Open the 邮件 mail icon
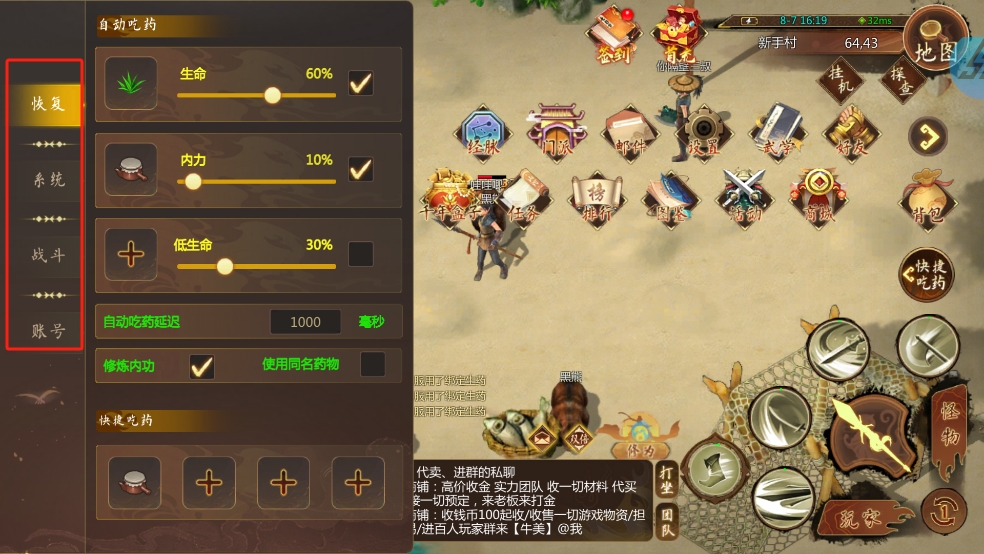 (631, 131)
